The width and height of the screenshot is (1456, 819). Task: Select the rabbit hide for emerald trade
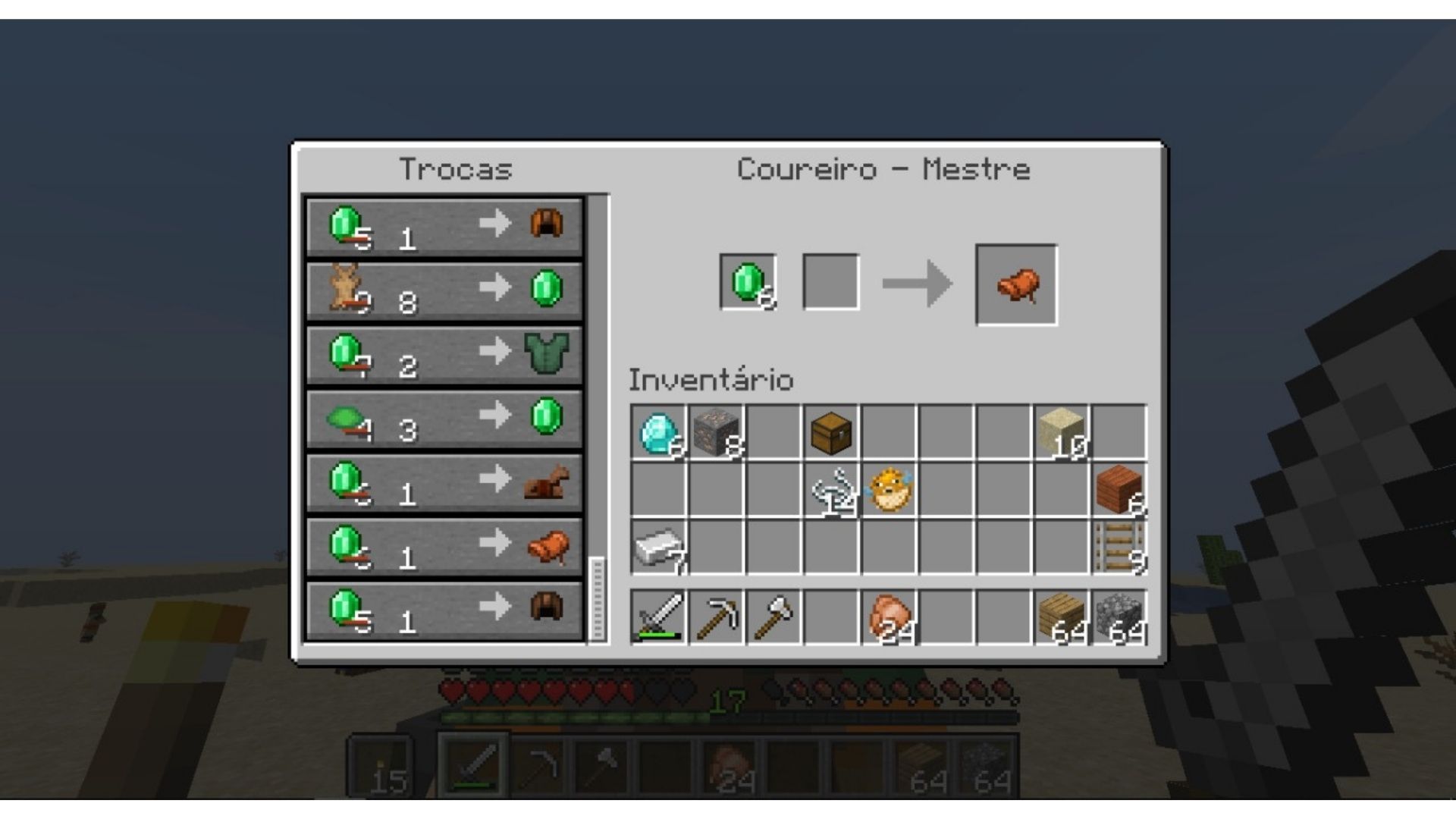click(444, 290)
